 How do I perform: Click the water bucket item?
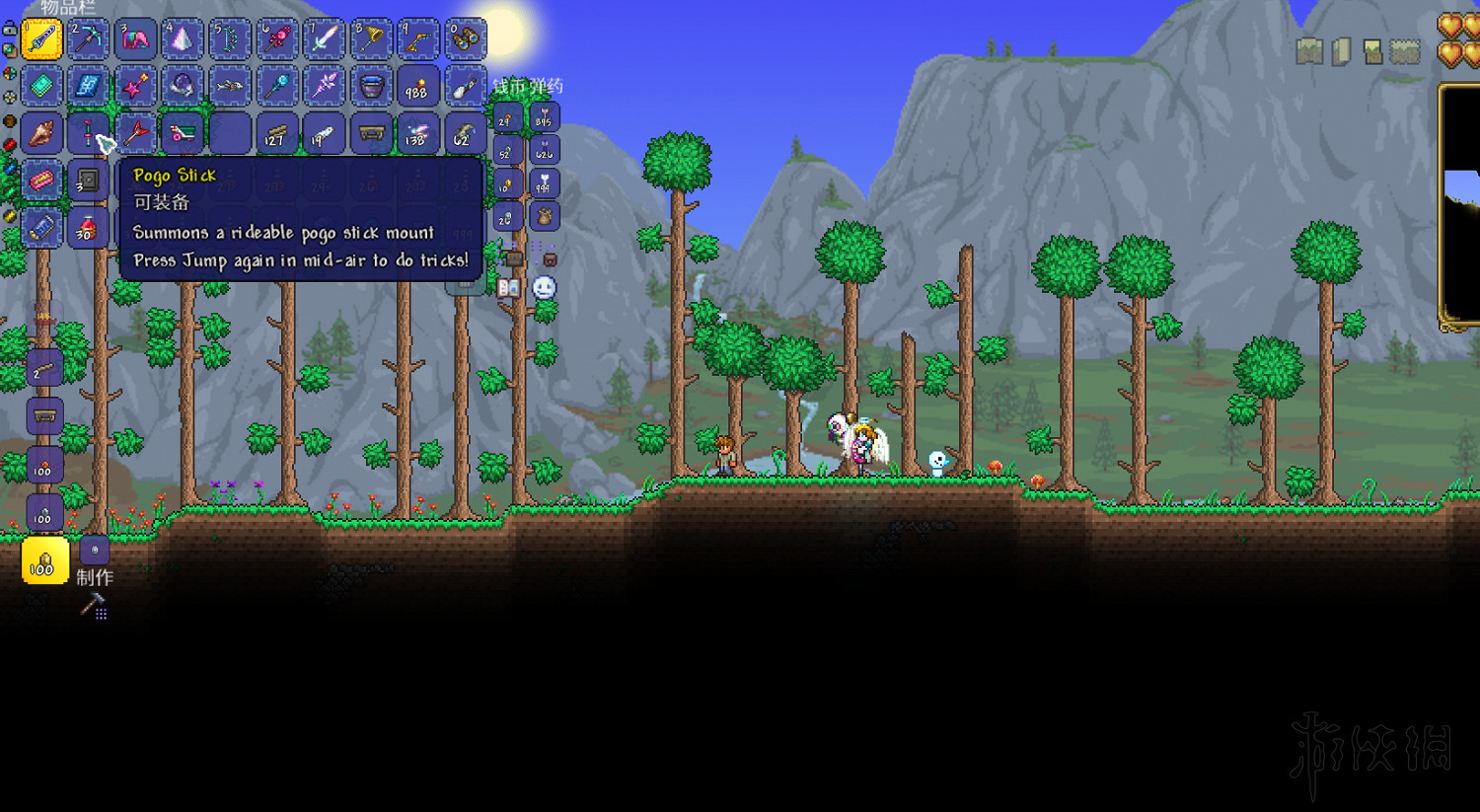[x=370, y=87]
